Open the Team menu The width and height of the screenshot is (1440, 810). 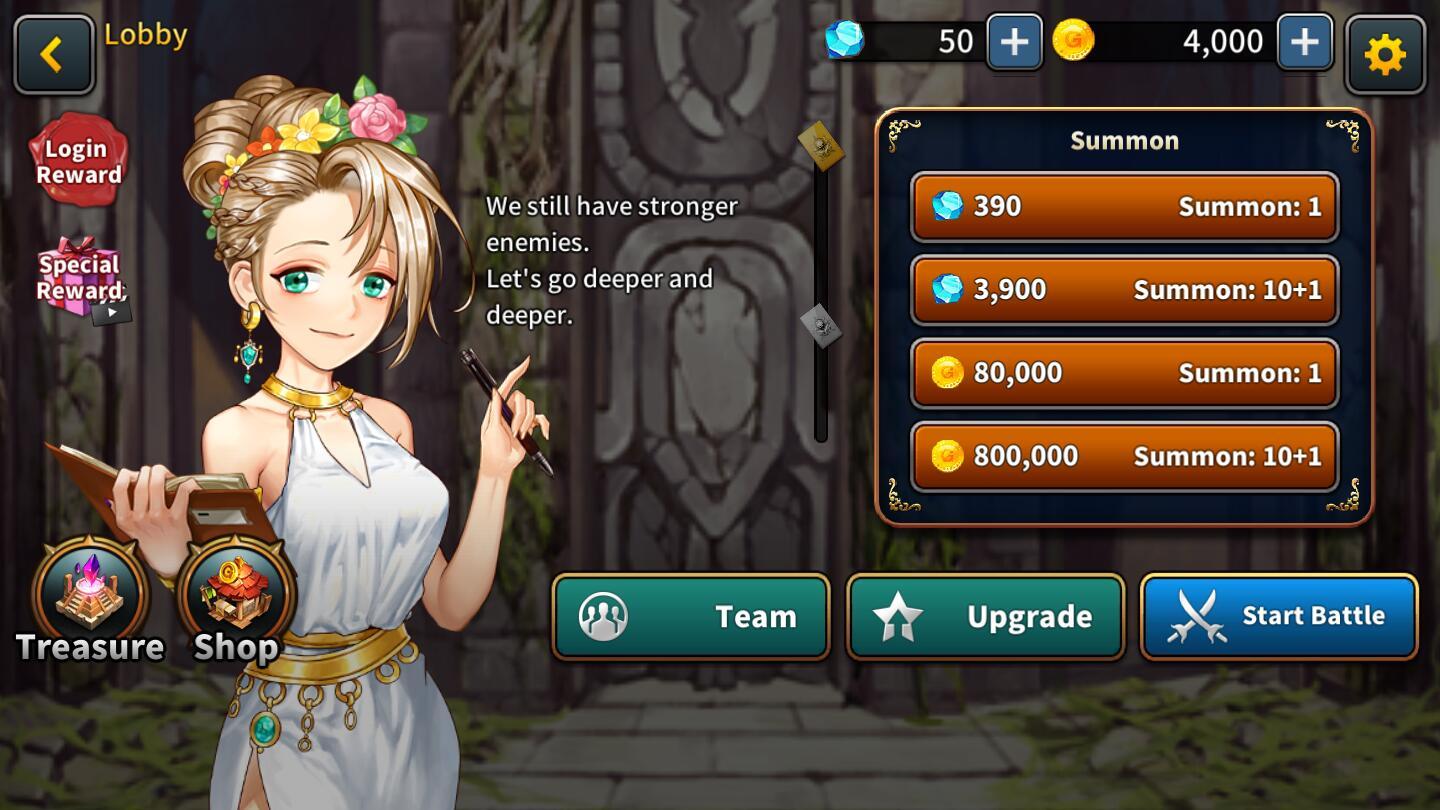pyautogui.click(x=691, y=616)
